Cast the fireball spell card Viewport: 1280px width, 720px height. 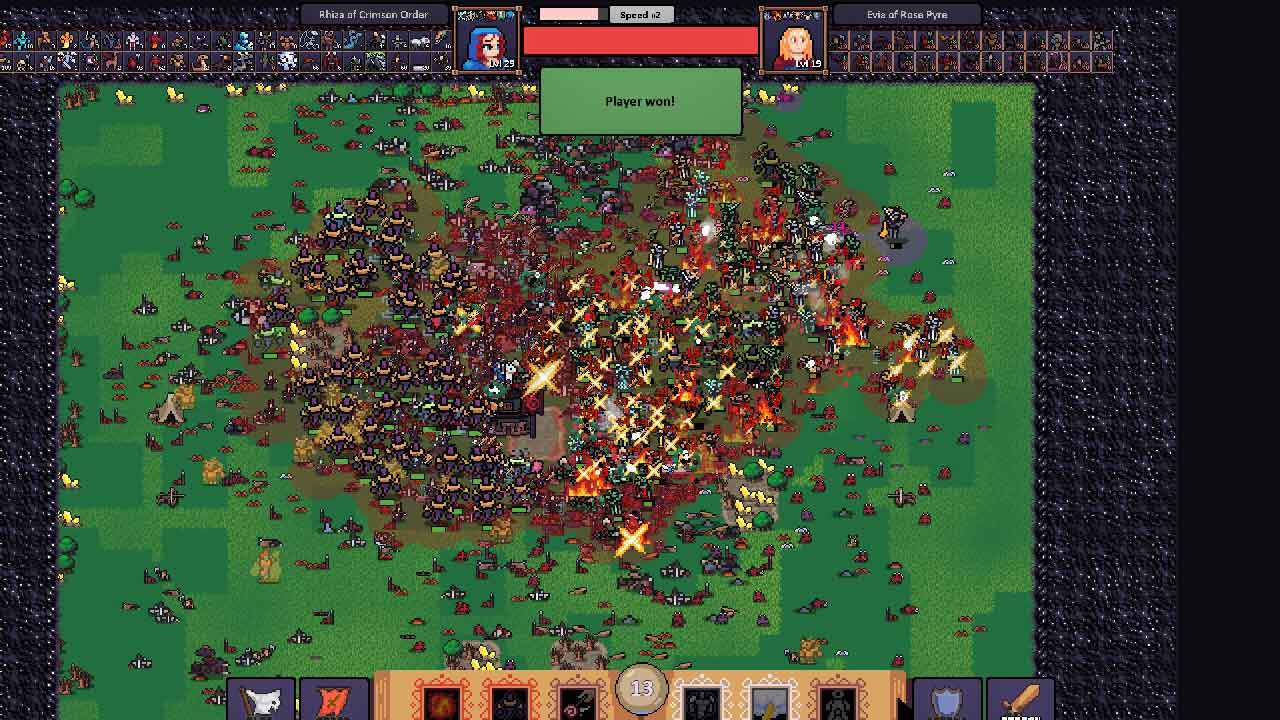click(x=441, y=701)
